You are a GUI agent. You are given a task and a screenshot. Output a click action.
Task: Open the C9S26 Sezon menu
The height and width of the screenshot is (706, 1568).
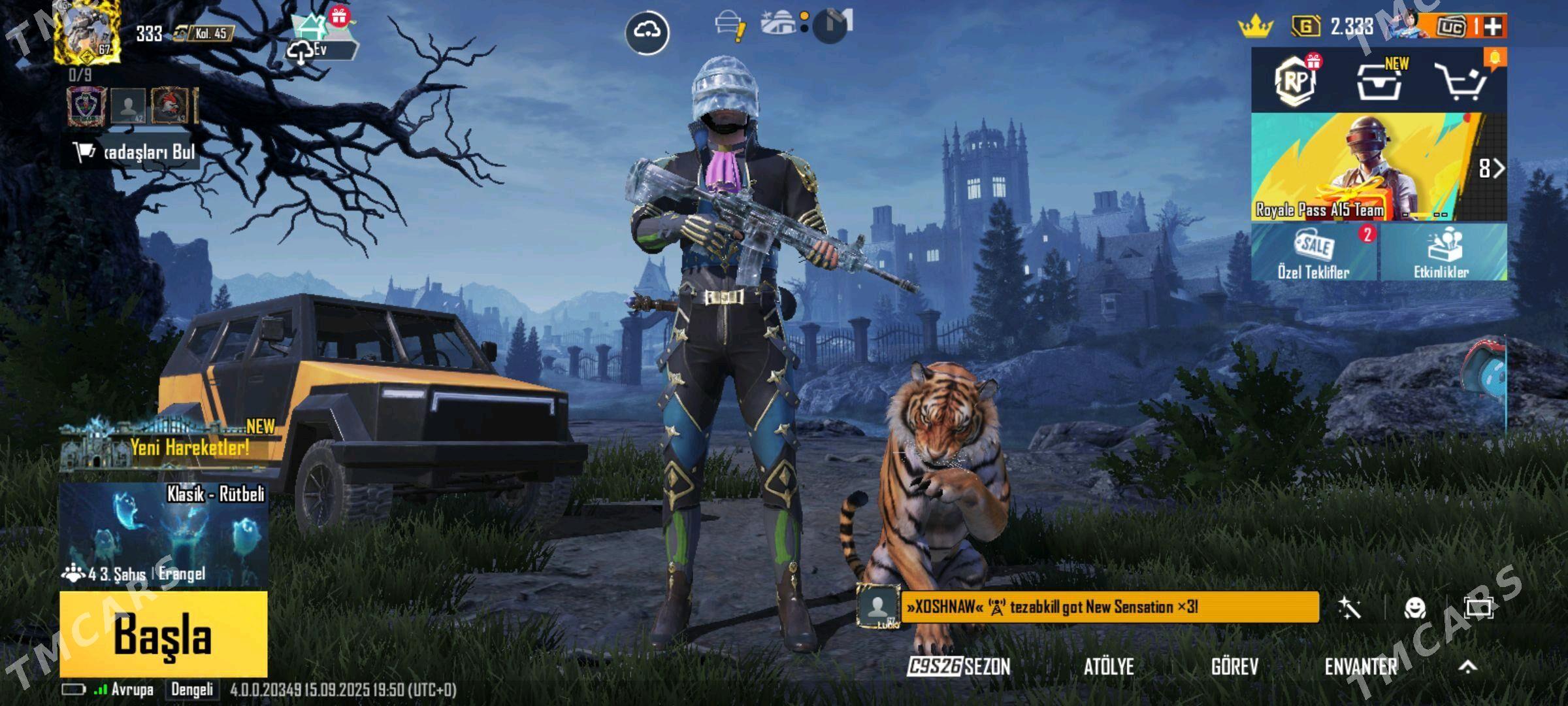[x=959, y=666]
